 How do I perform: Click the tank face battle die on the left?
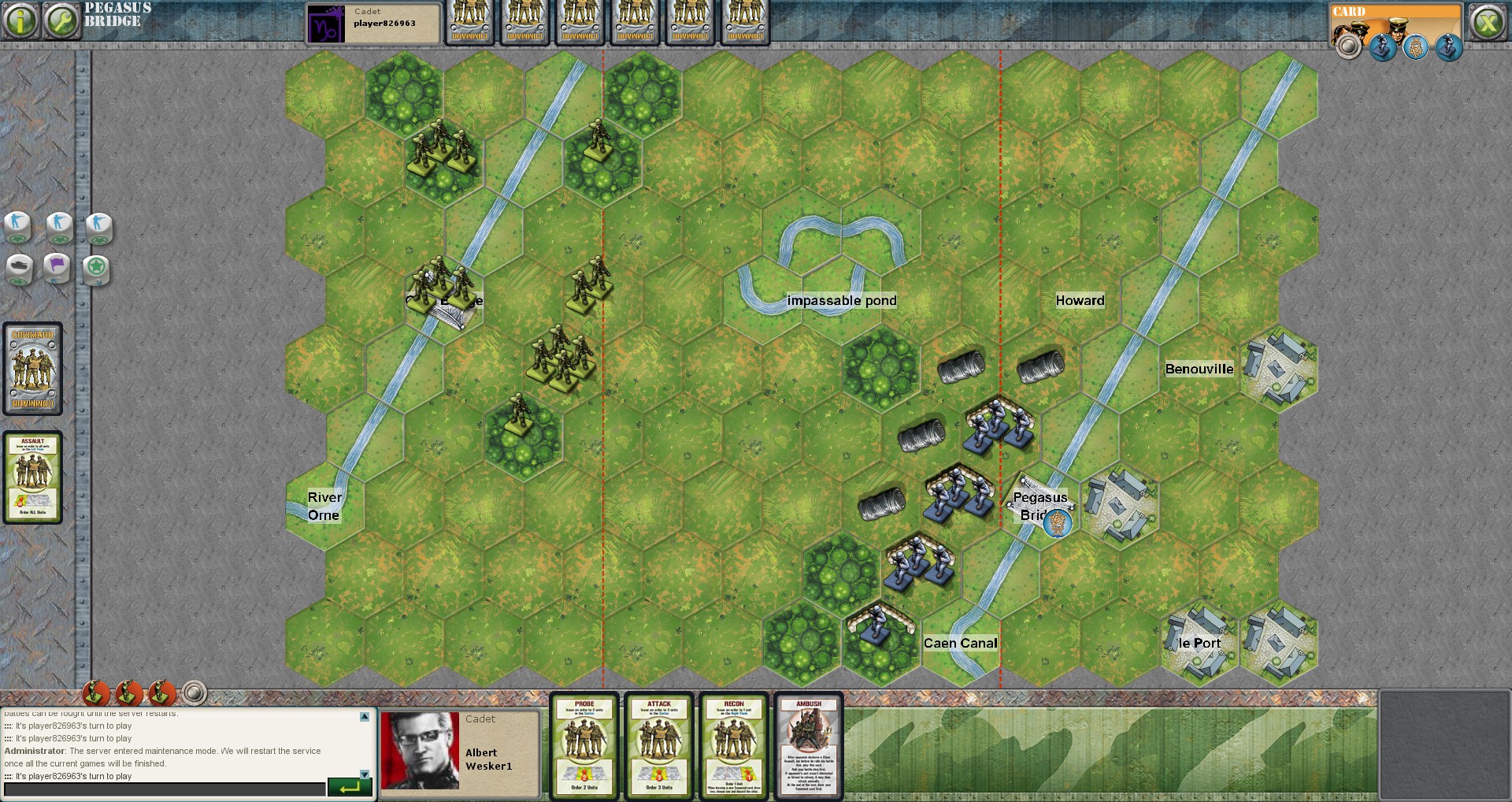click(x=20, y=265)
